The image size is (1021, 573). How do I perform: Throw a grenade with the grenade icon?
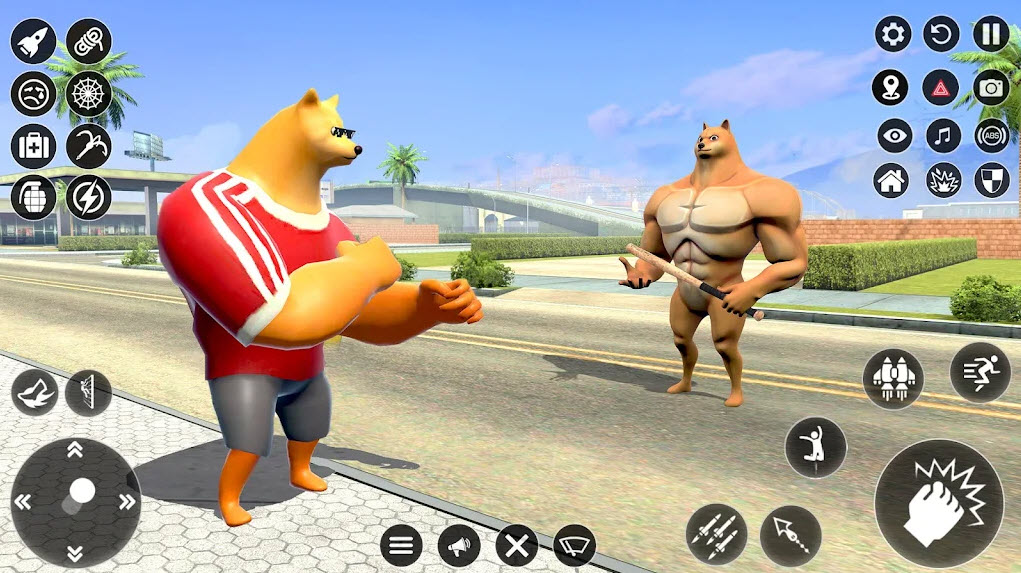(33, 197)
